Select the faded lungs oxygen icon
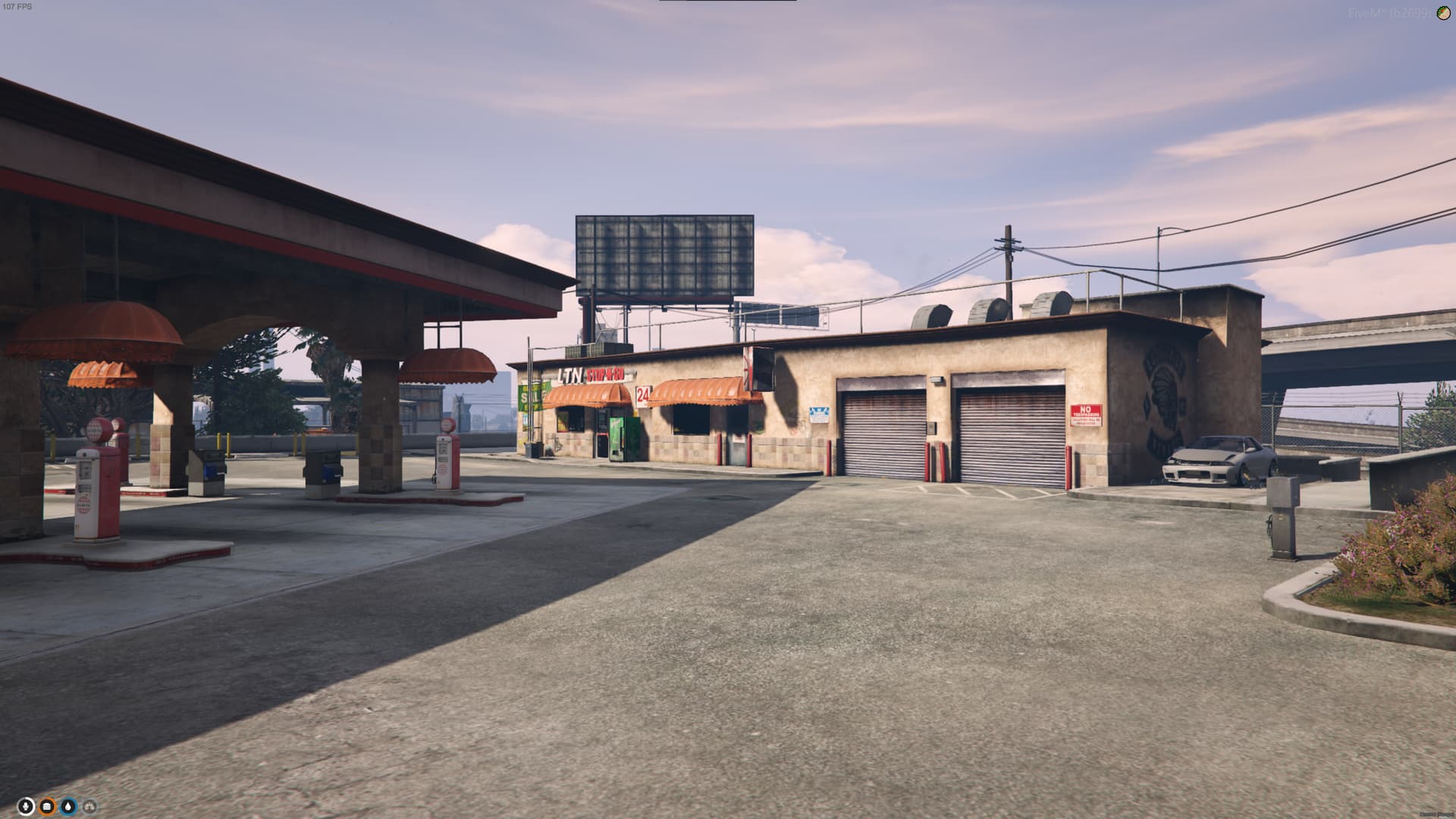 click(89, 806)
